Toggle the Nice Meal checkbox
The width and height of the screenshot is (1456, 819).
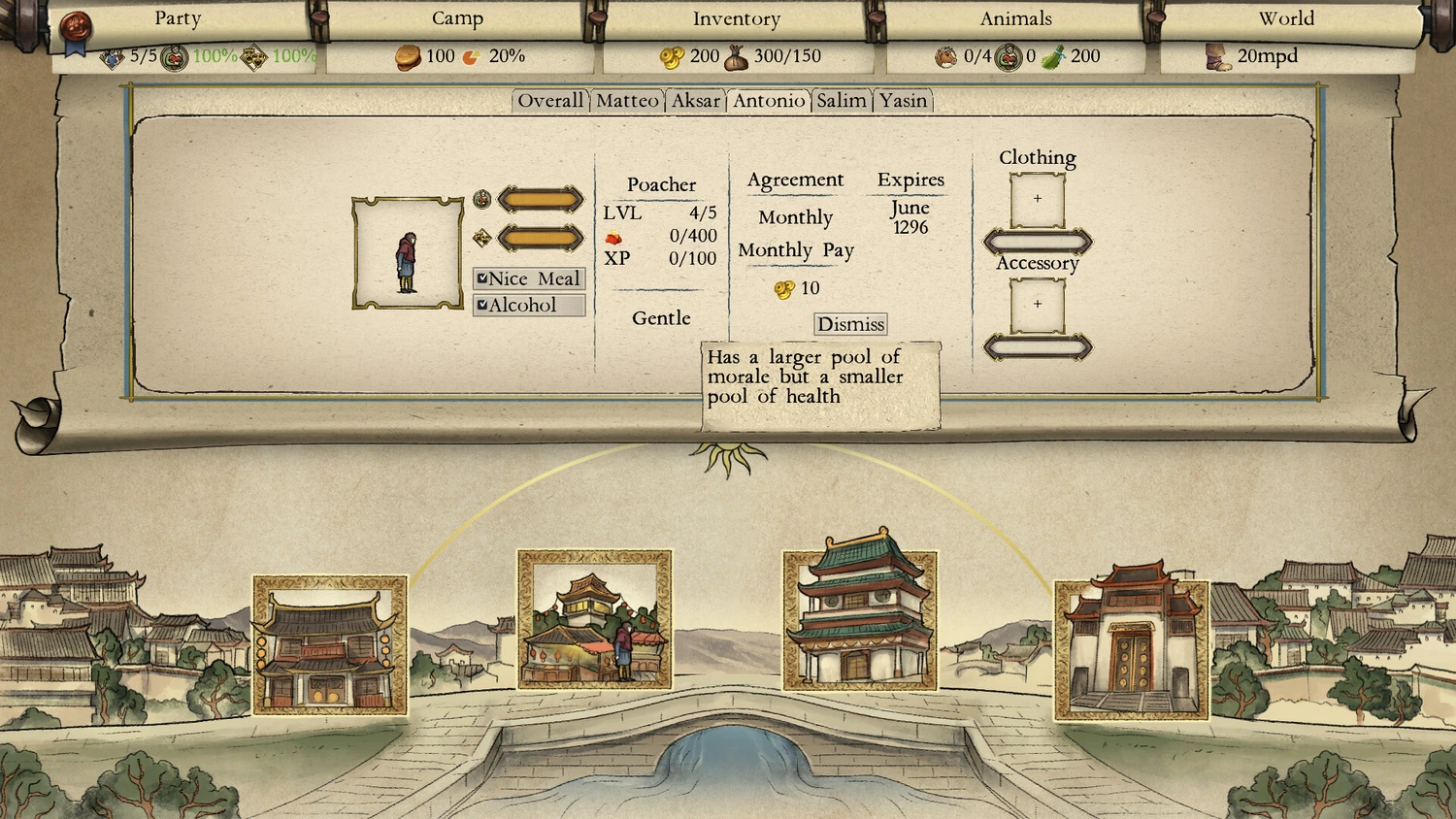[482, 278]
